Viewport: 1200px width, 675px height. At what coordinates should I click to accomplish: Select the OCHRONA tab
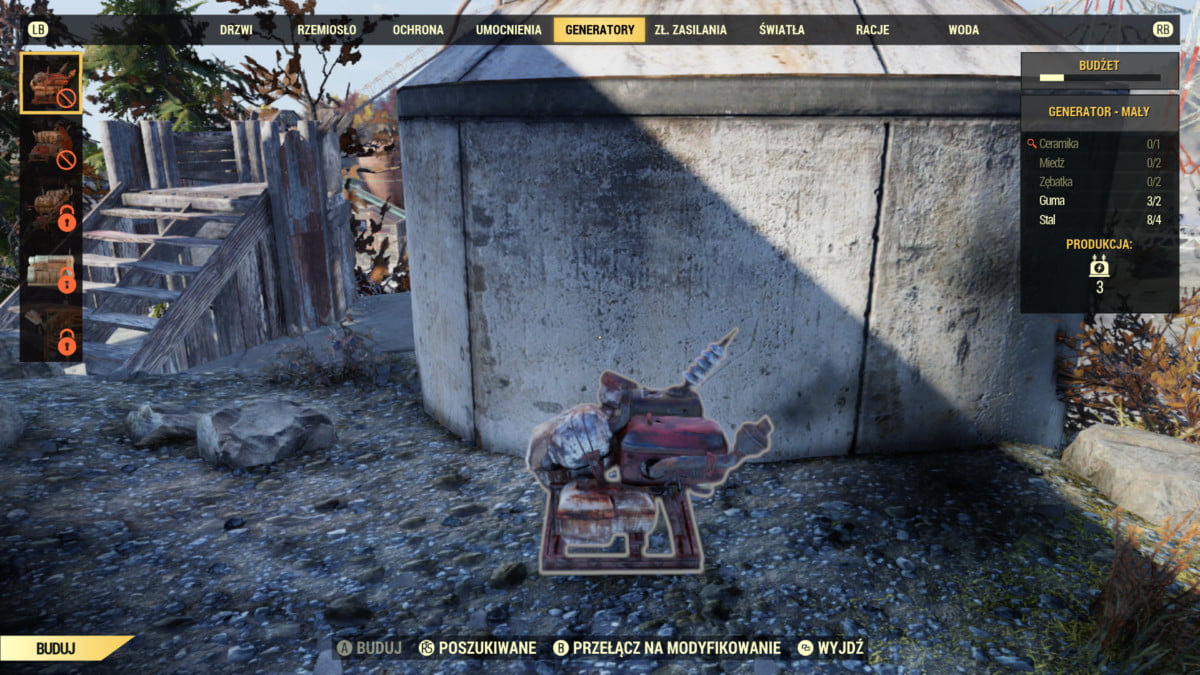click(x=418, y=30)
